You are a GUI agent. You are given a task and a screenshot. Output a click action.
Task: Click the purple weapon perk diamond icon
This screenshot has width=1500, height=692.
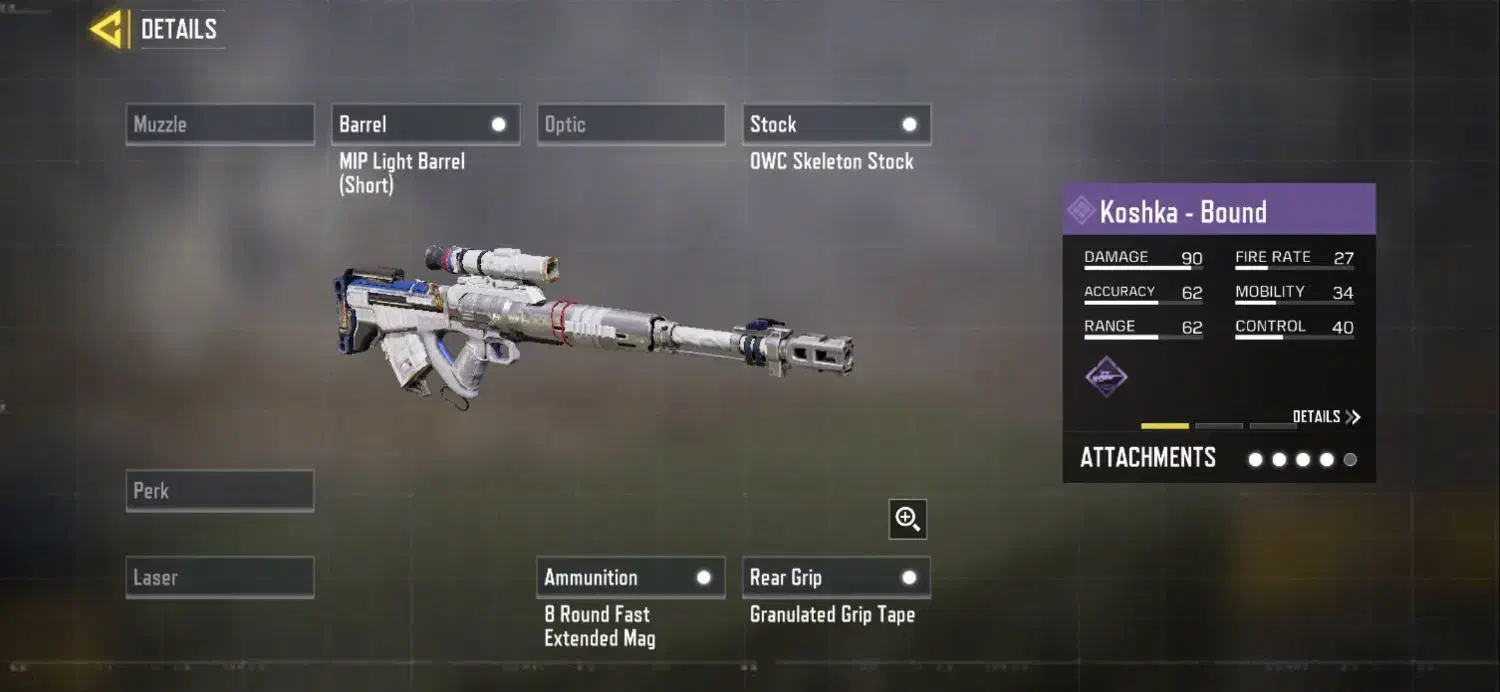point(1107,377)
